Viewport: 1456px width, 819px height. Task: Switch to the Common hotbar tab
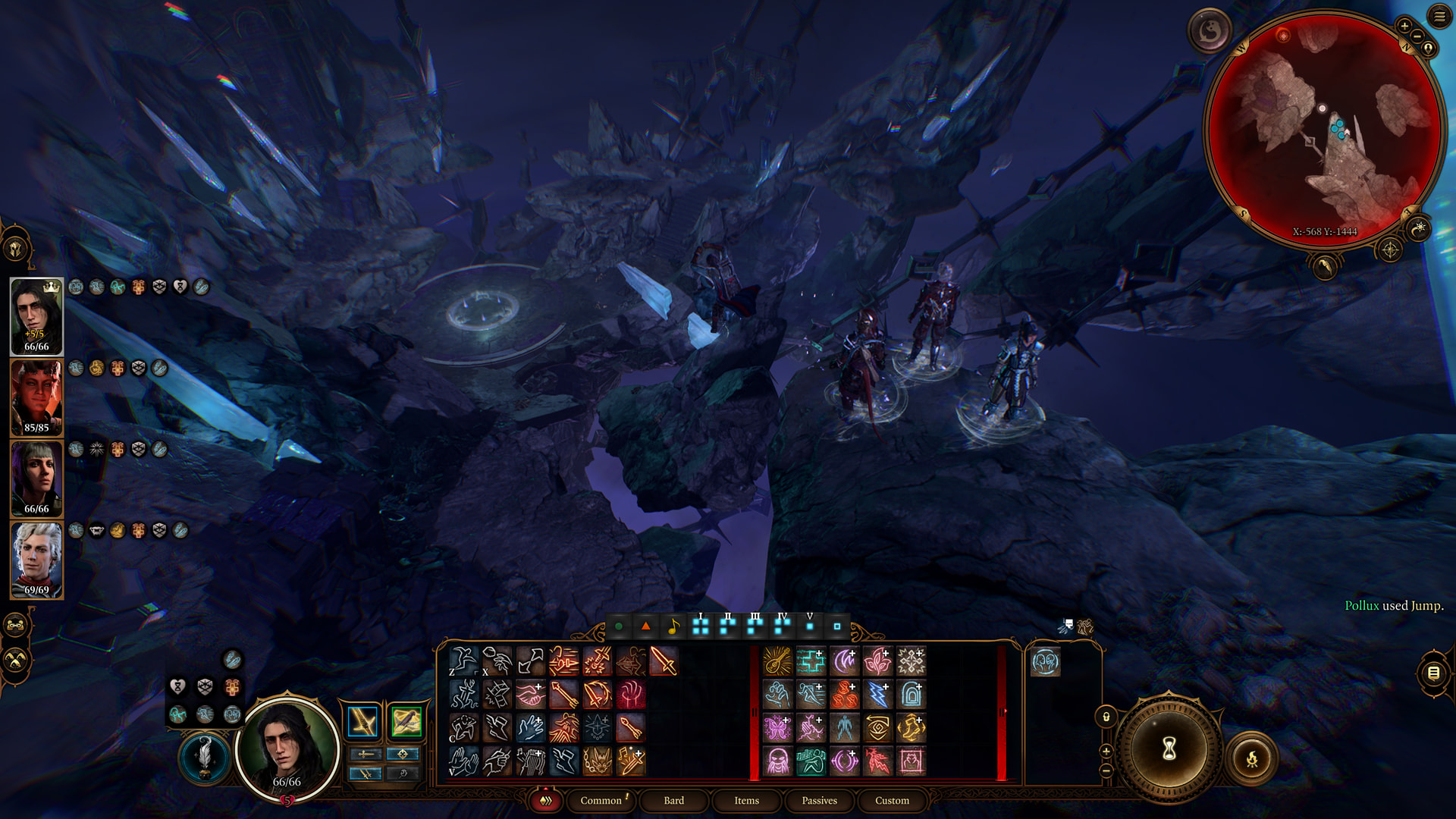tap(601, 800)
